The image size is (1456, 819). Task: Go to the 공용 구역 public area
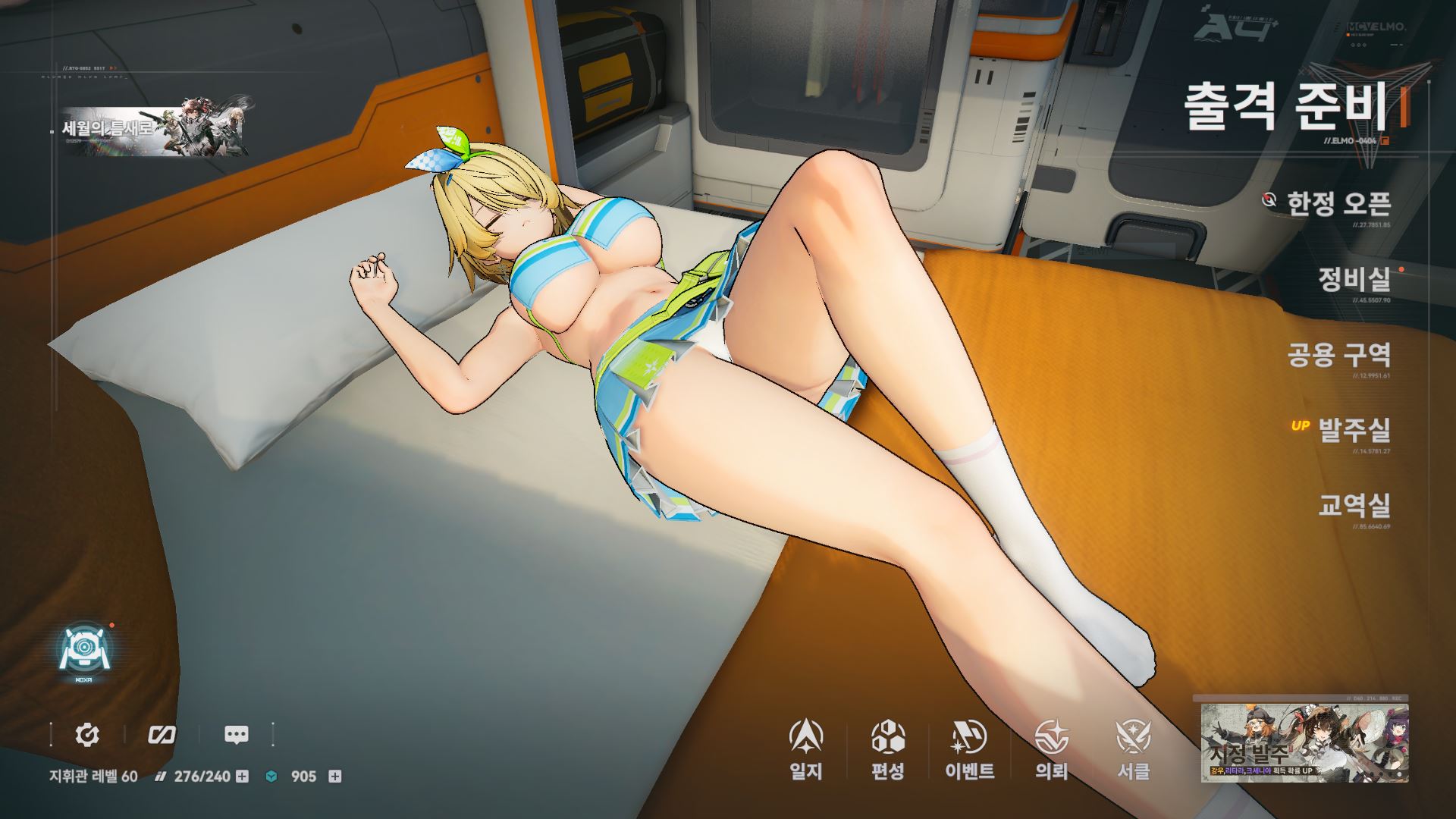(x=1339, y=354)
